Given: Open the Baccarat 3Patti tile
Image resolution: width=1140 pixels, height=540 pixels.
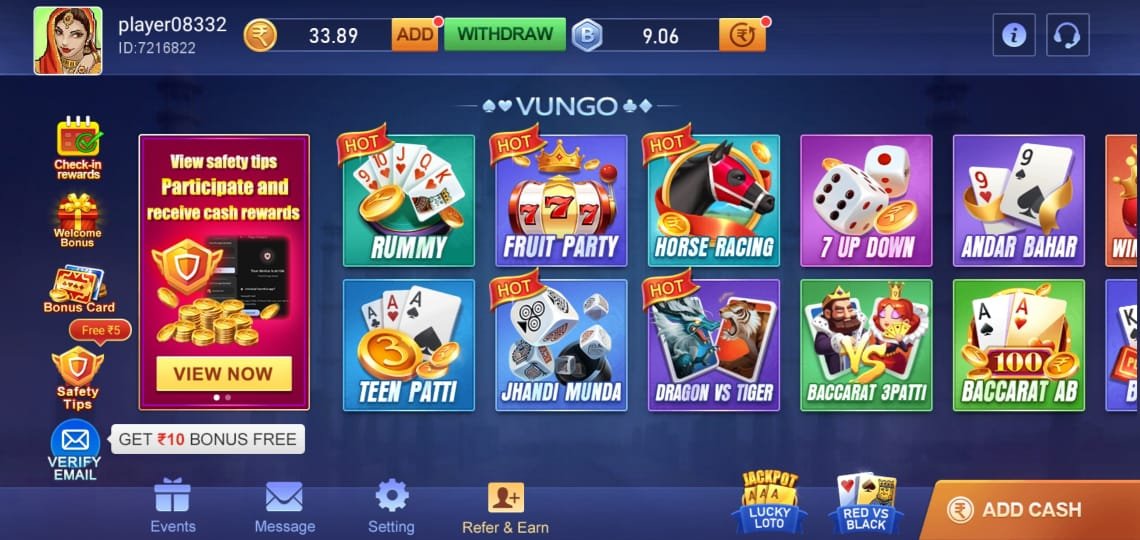Looking at the screenshot, I should pyautogui.click(x=866, y=345).
